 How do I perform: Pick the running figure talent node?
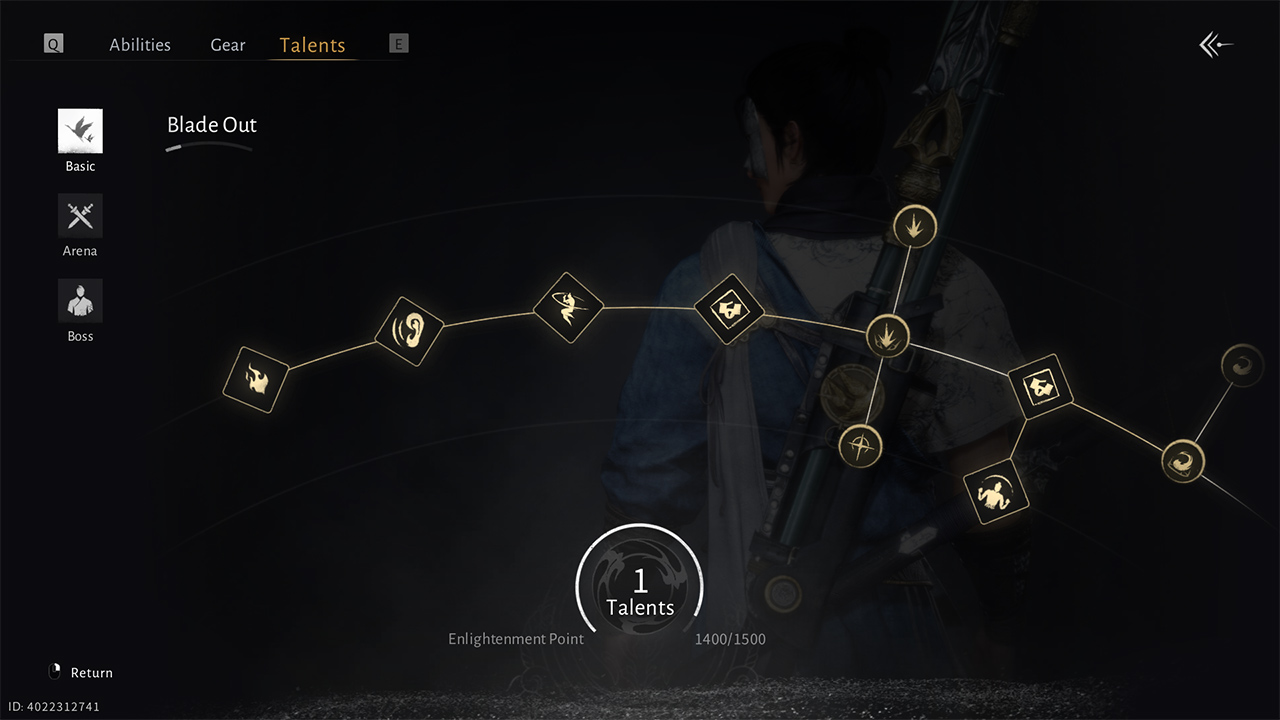coord(568,307)
